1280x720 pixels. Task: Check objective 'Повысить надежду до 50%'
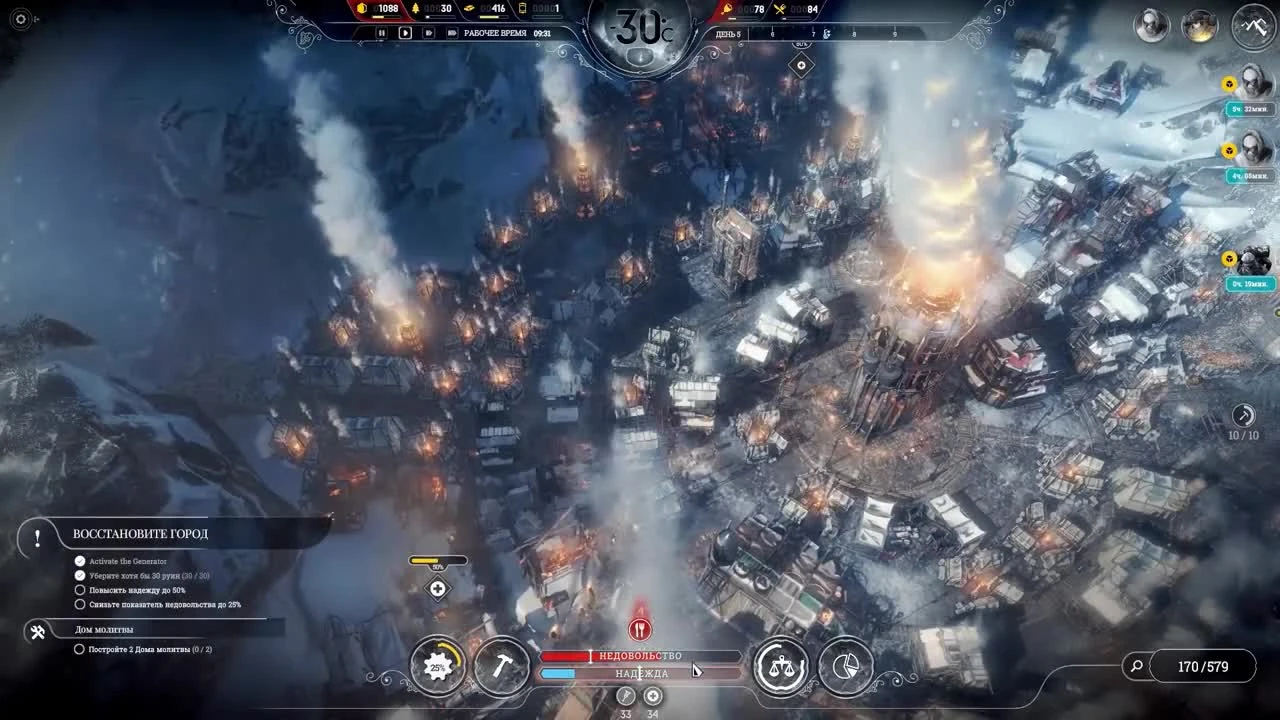click(80, 590)
